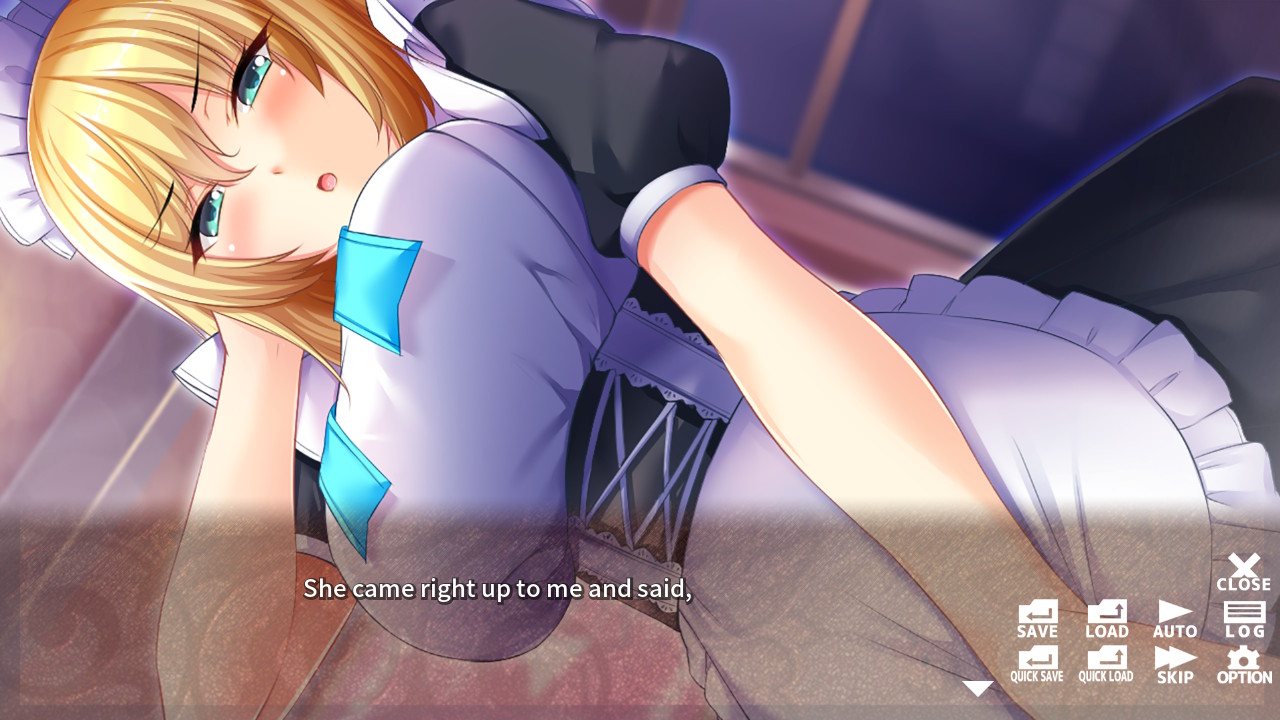Click the QUICK LOAD icon
The image size is (1280, 720).
pyautogui.click(x=1105, y=665)
